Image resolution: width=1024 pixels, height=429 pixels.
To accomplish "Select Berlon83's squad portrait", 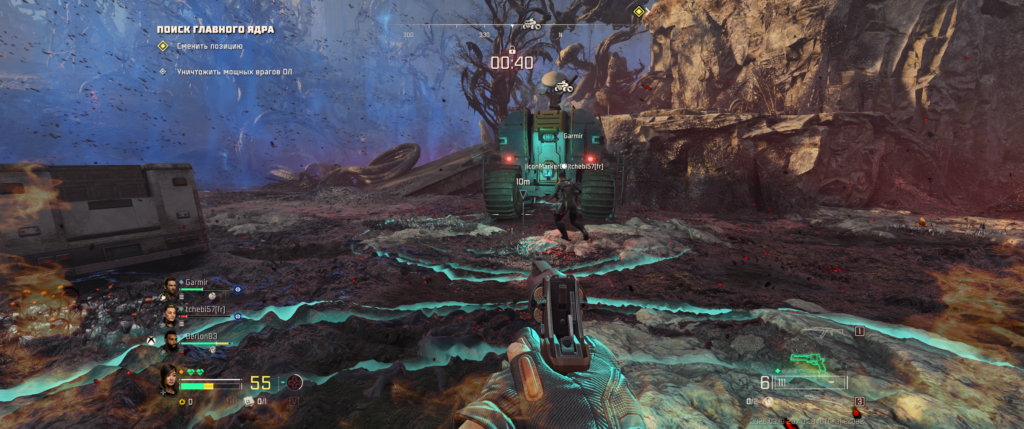I will [170, 343].
